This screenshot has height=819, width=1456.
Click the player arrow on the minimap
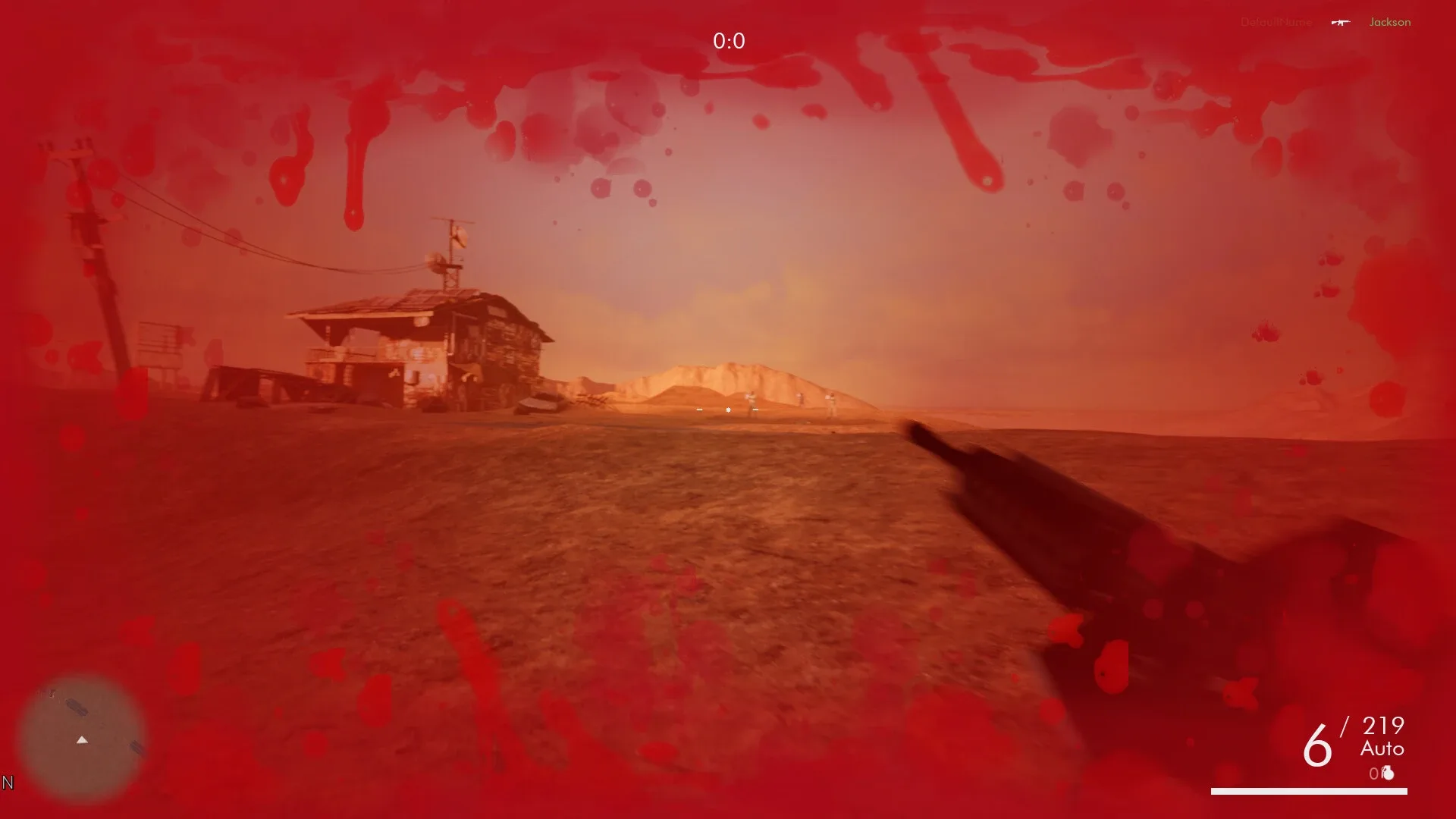82,740
